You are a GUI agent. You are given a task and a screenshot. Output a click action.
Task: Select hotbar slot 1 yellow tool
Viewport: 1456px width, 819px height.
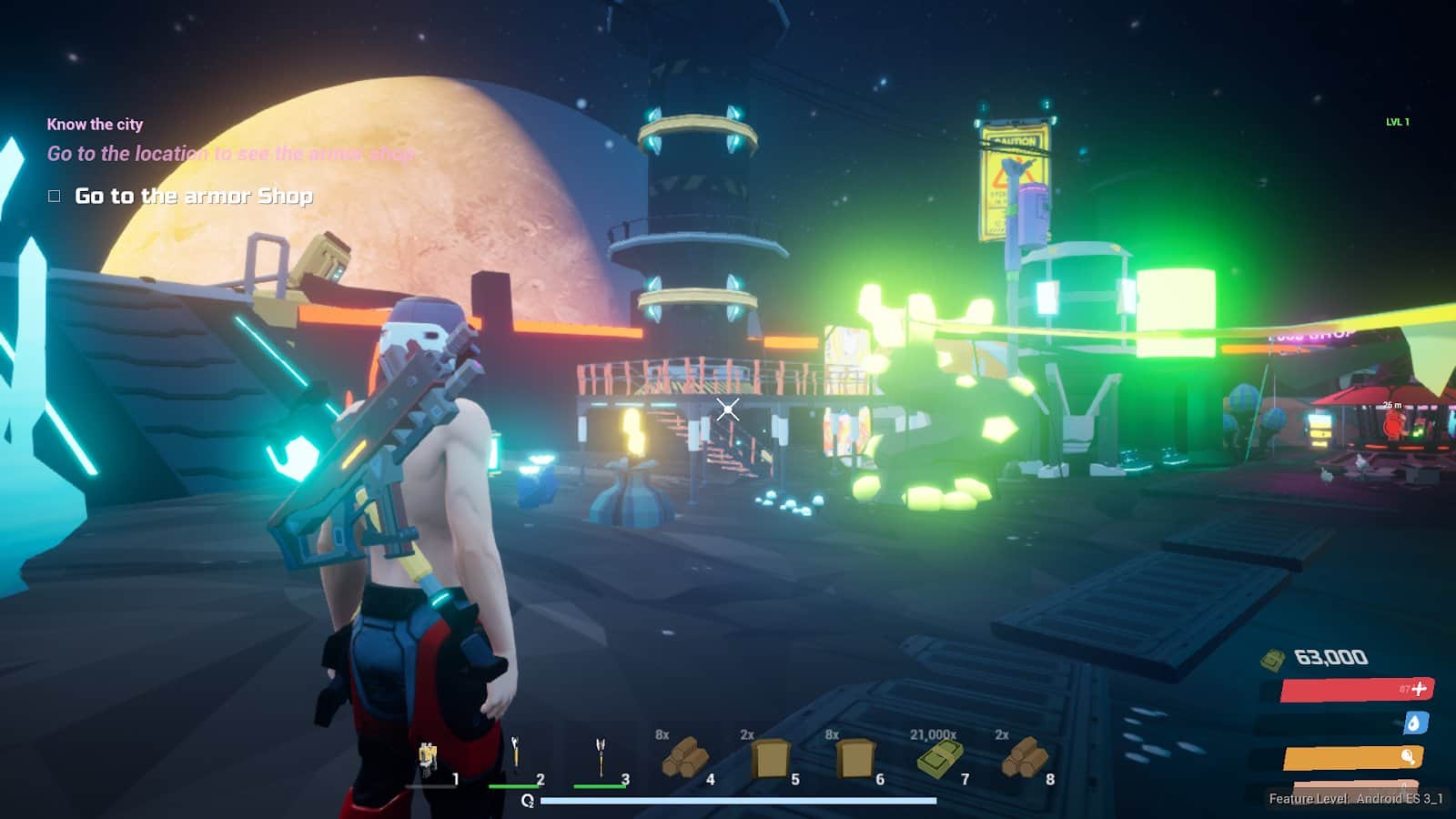point(428,760)
